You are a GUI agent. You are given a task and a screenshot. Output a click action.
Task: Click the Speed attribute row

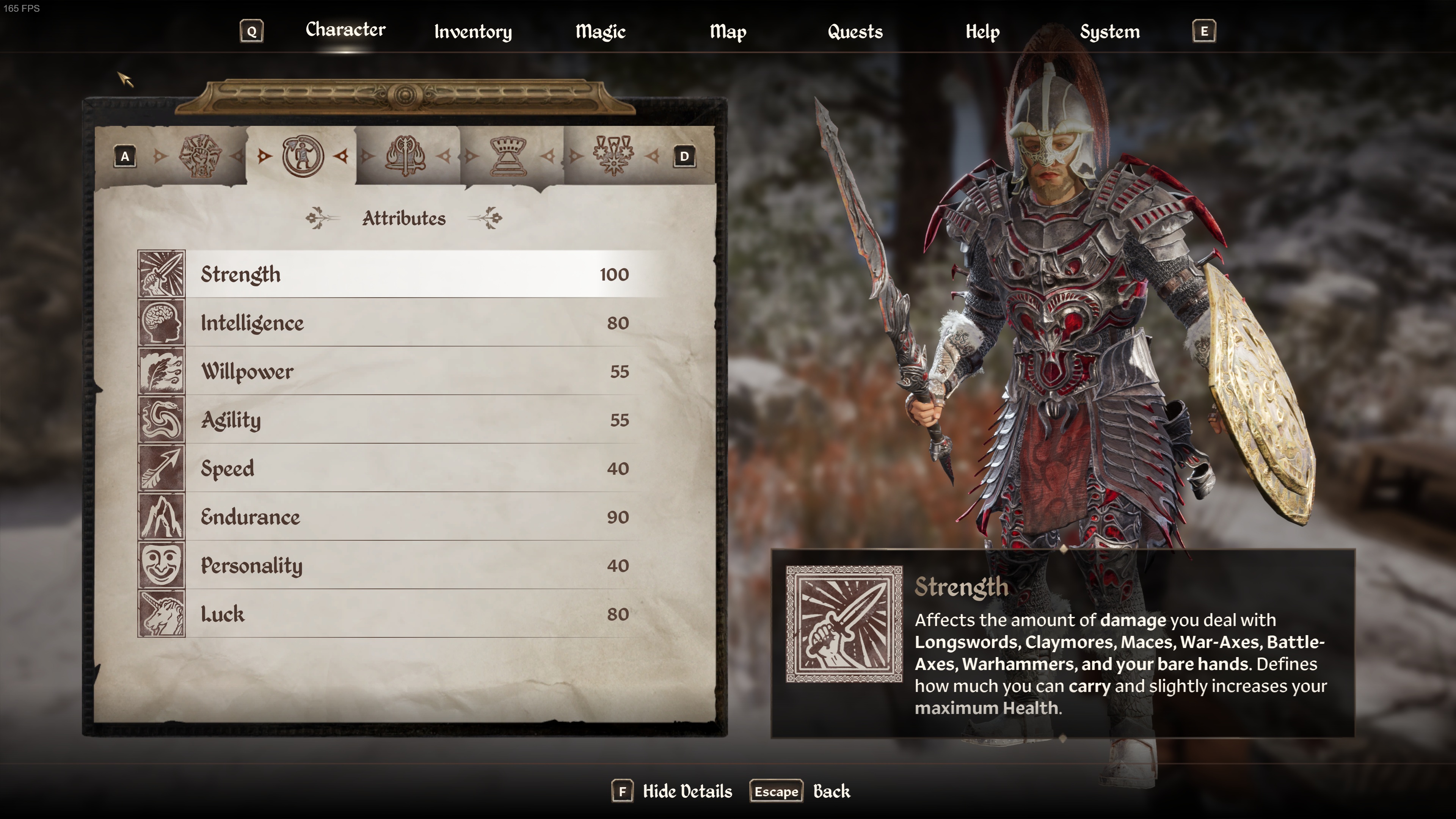414,469
